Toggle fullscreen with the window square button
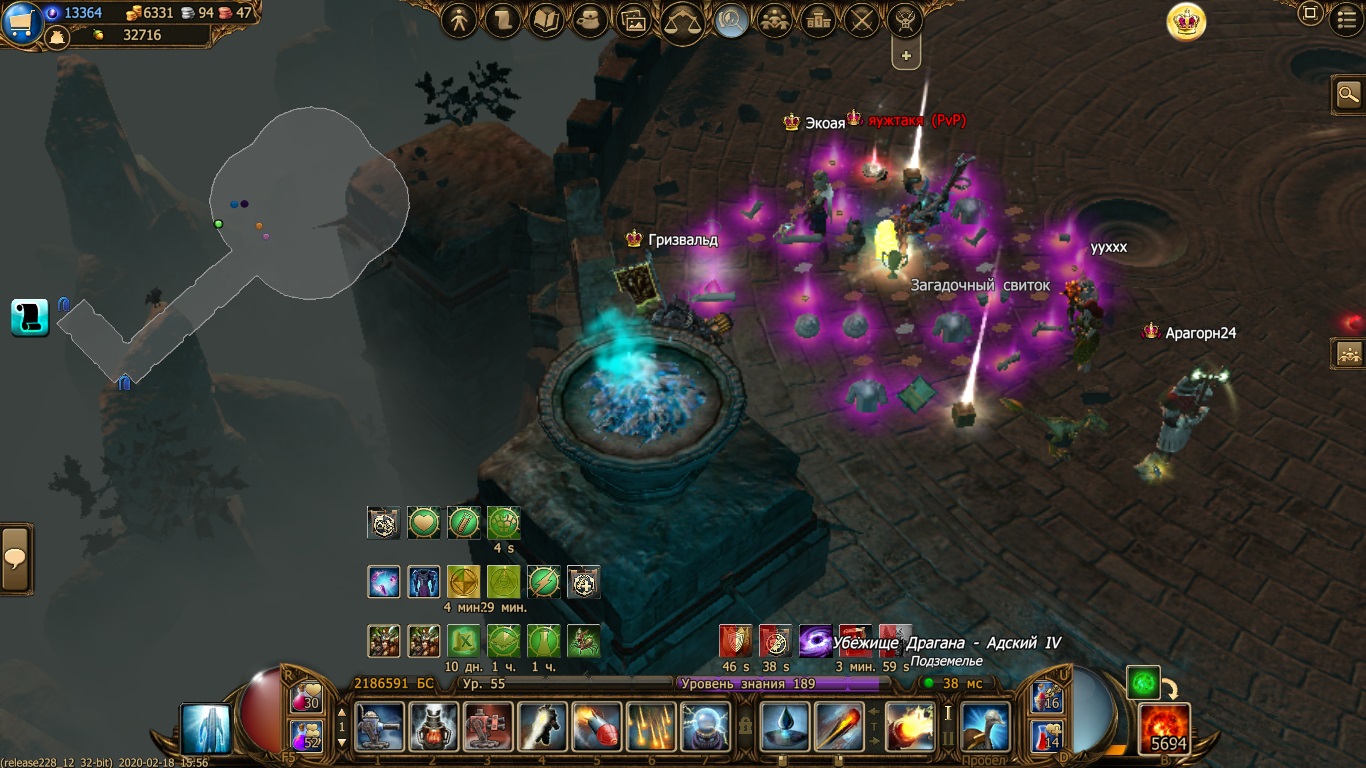The image size is (1366, 768). click(x=1310, y=14)
